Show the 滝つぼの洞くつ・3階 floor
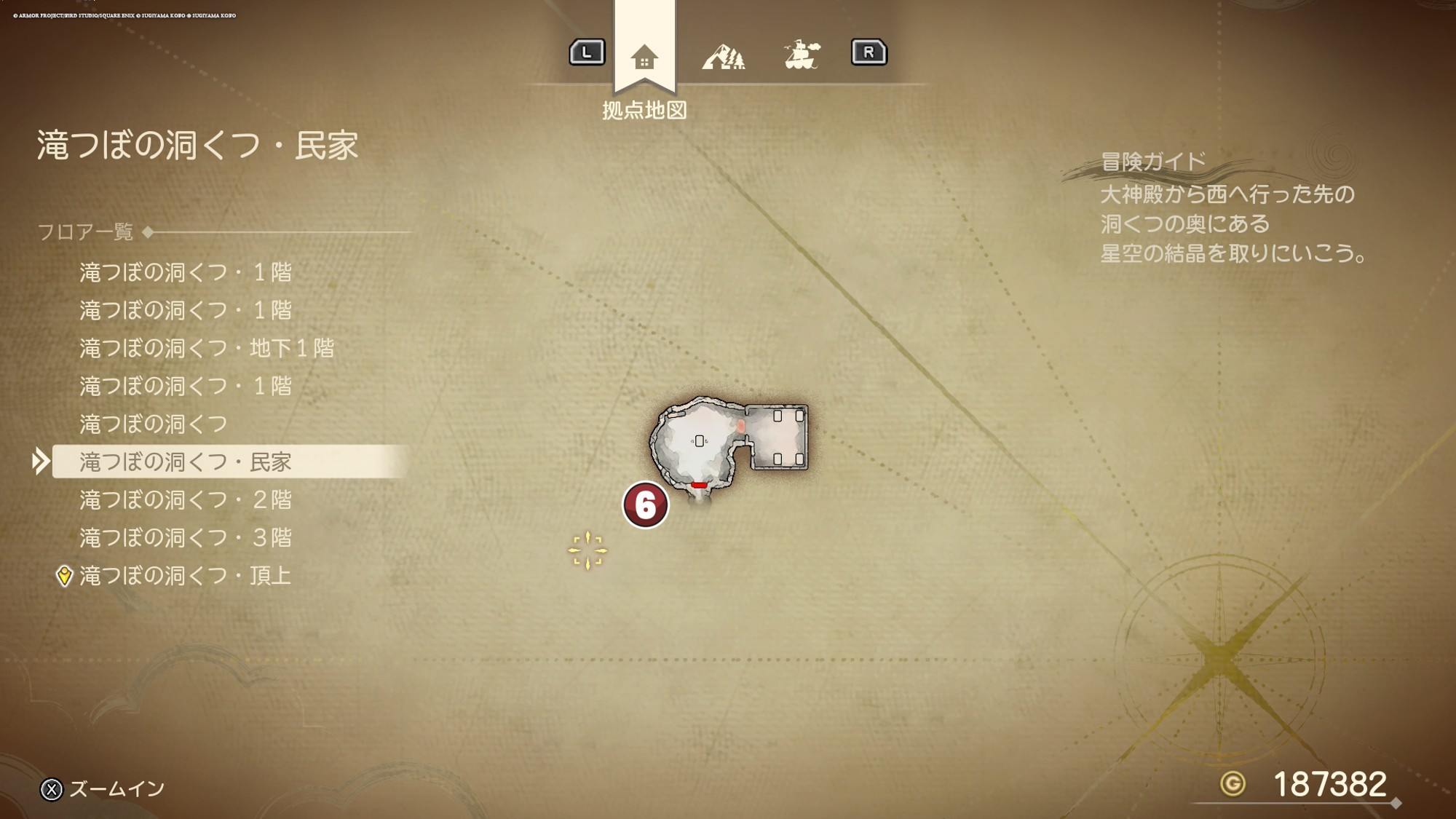The width and height of the screenshot is (1456, 819). pos(186,537)
